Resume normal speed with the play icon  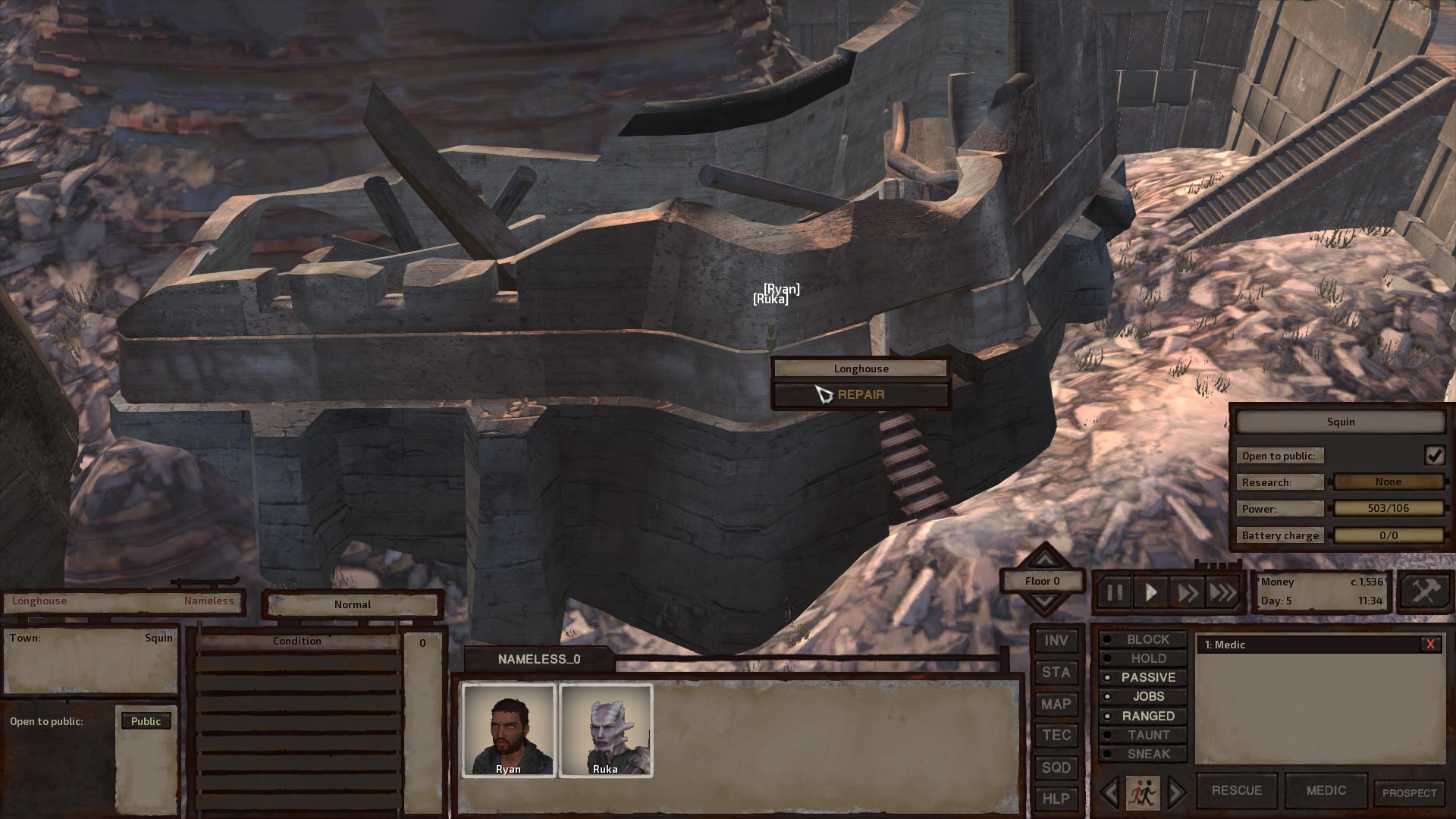pyautogui.click(x=1150, y=592)
